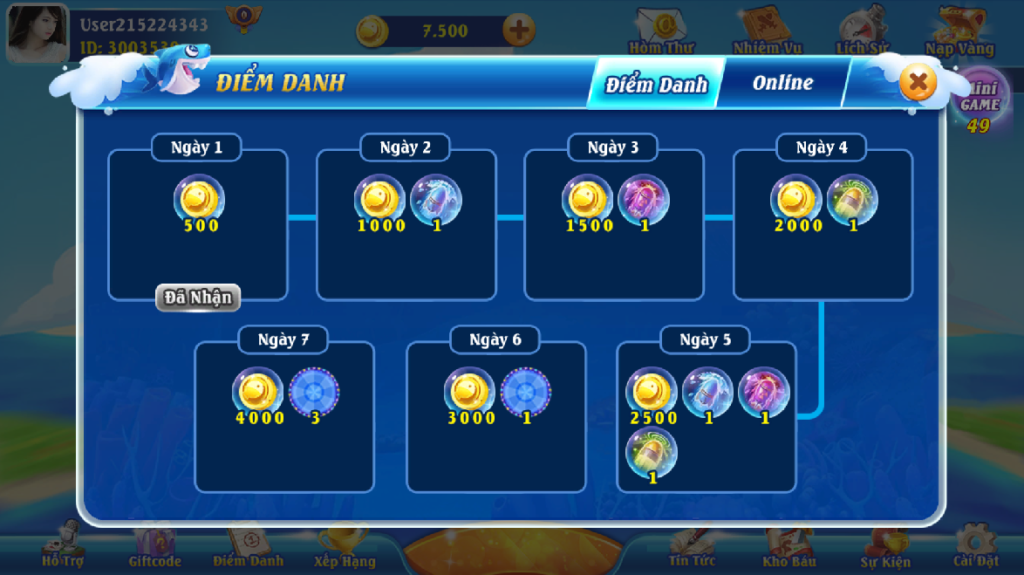Open the Kho Báu treasure menu

789,548
